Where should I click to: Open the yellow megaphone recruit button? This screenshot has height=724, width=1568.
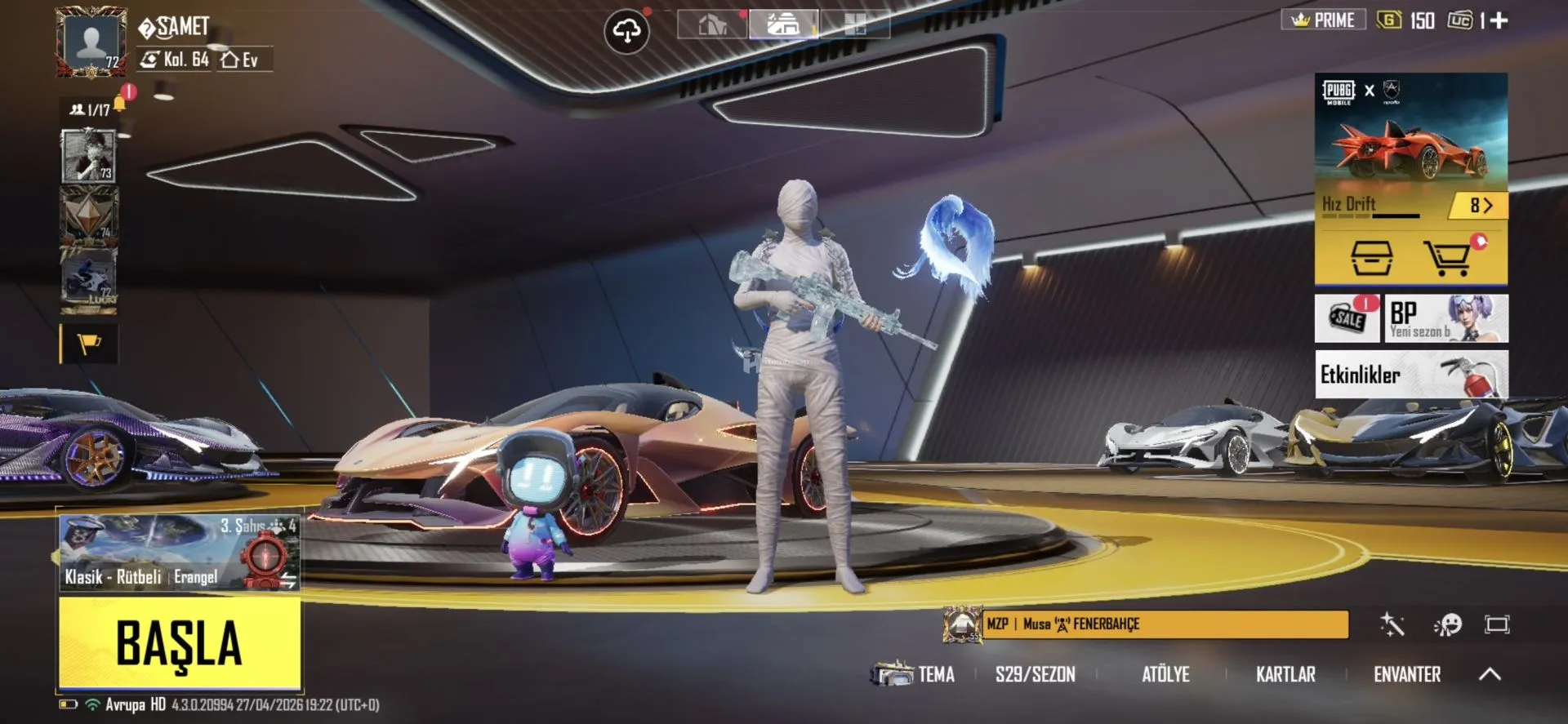pyautogui.click(x=89, y=344)
